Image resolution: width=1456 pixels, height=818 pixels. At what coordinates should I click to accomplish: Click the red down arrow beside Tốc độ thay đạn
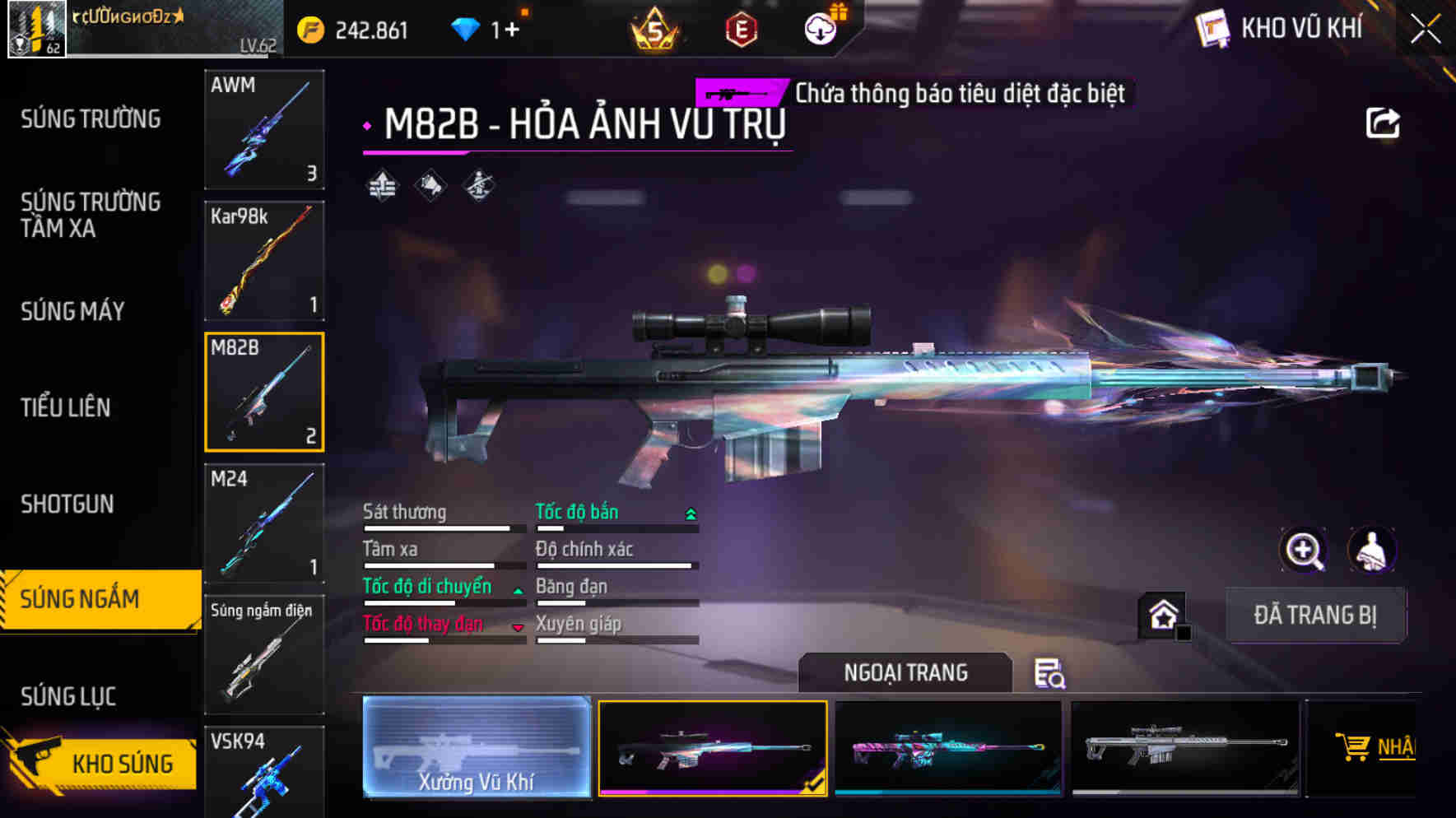pyautogui.click(x=518, y=626)
